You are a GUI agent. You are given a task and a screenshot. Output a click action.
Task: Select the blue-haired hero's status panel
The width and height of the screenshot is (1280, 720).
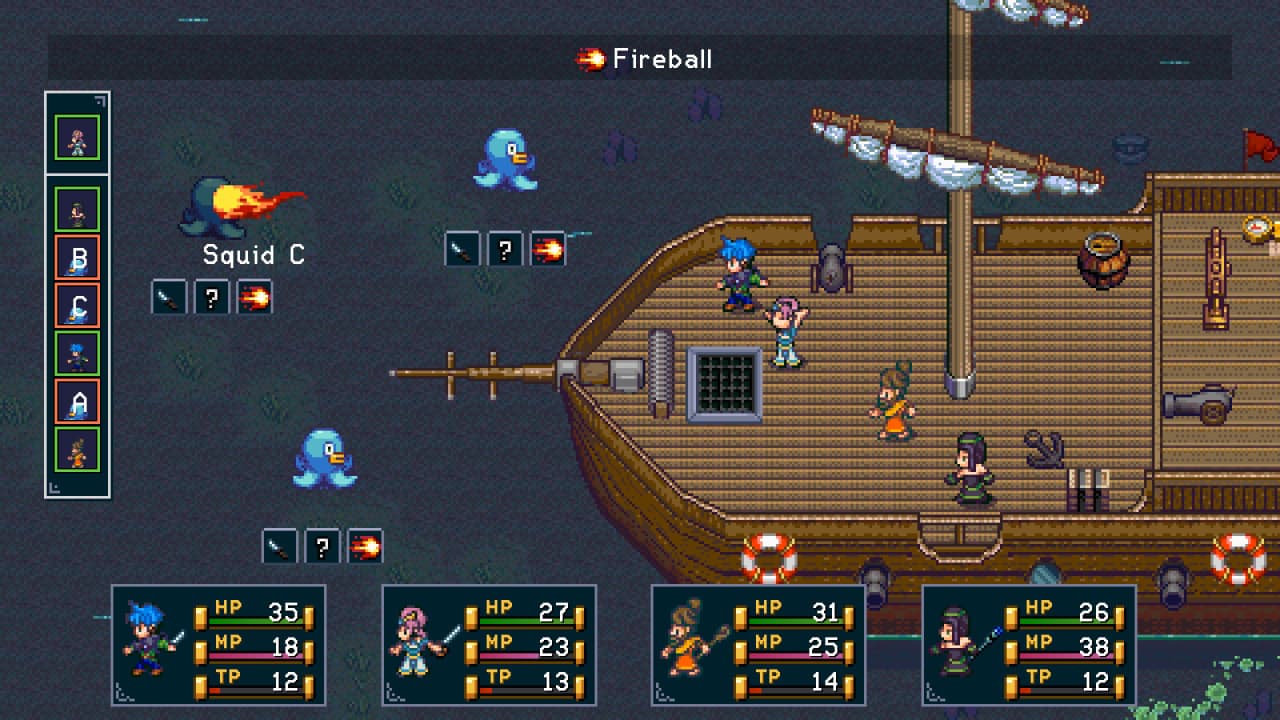(x=218, y=644)
